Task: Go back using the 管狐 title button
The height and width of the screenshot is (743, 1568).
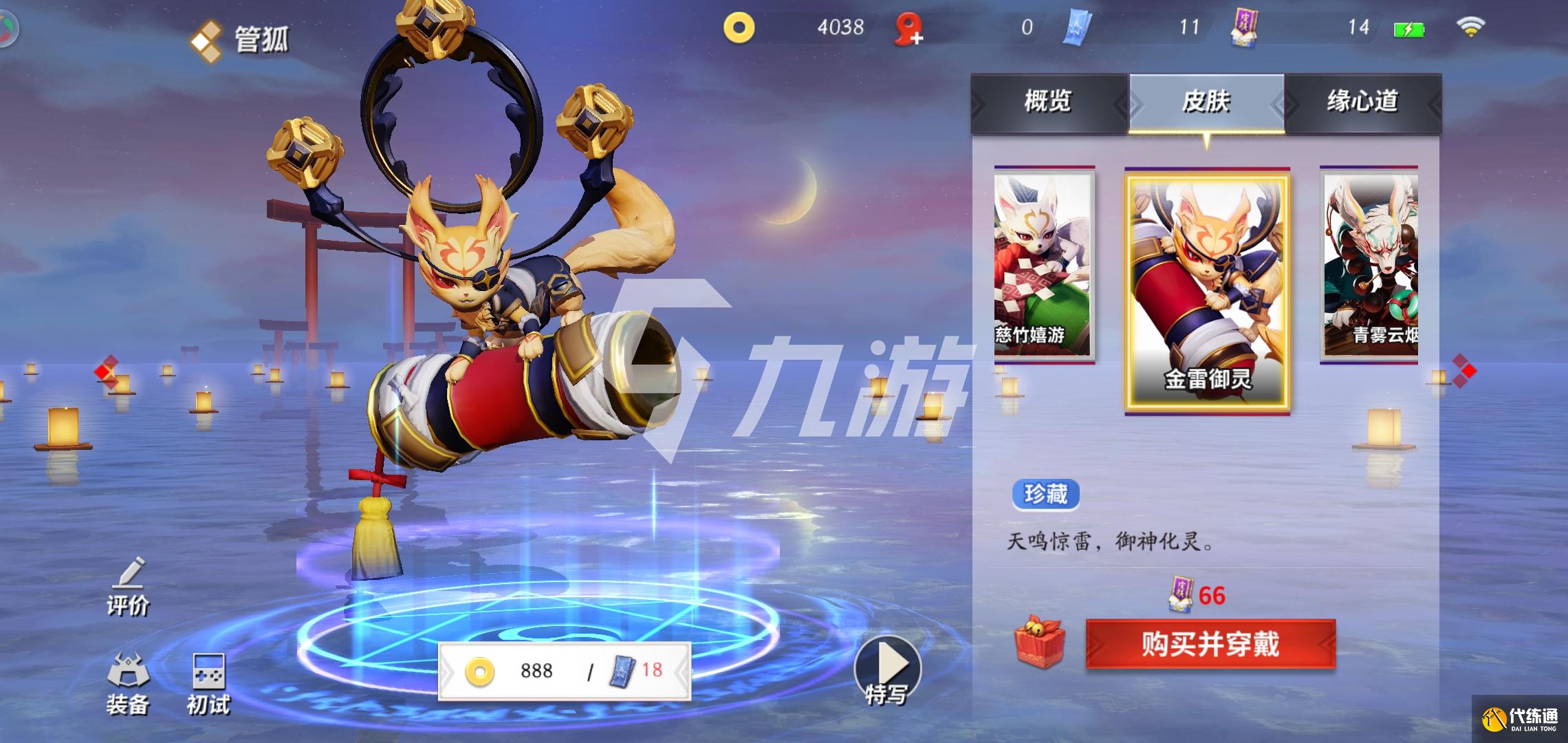Action: [x=239, y=39]
